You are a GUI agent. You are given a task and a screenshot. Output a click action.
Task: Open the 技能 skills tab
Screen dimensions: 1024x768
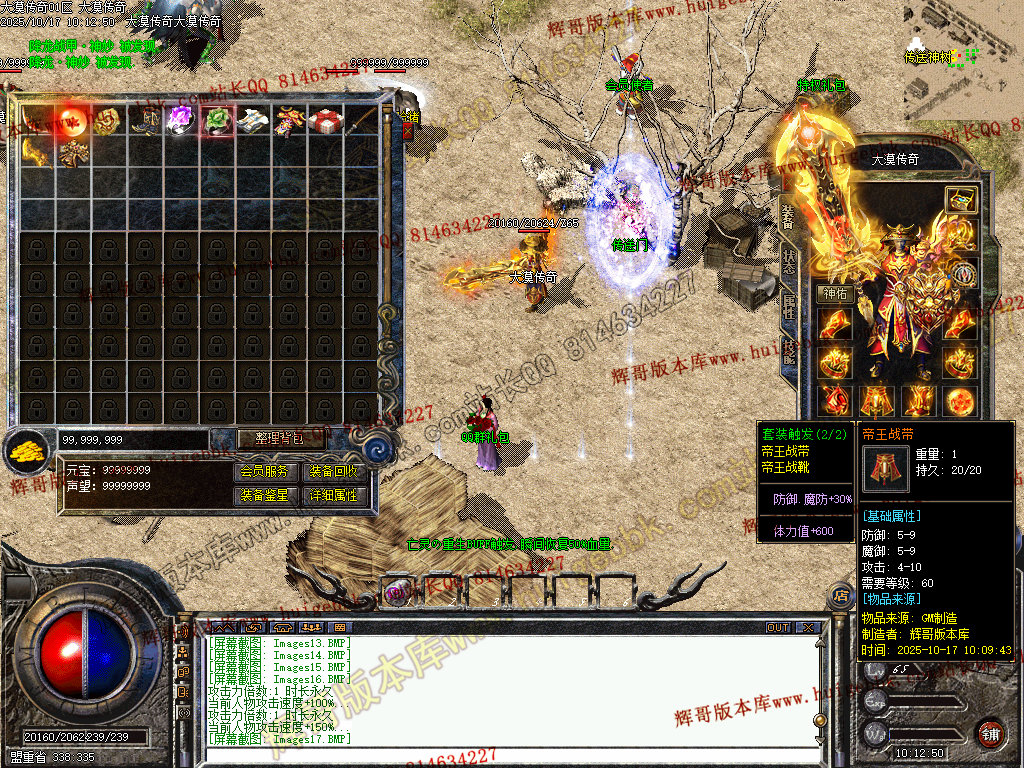point(788,351)
